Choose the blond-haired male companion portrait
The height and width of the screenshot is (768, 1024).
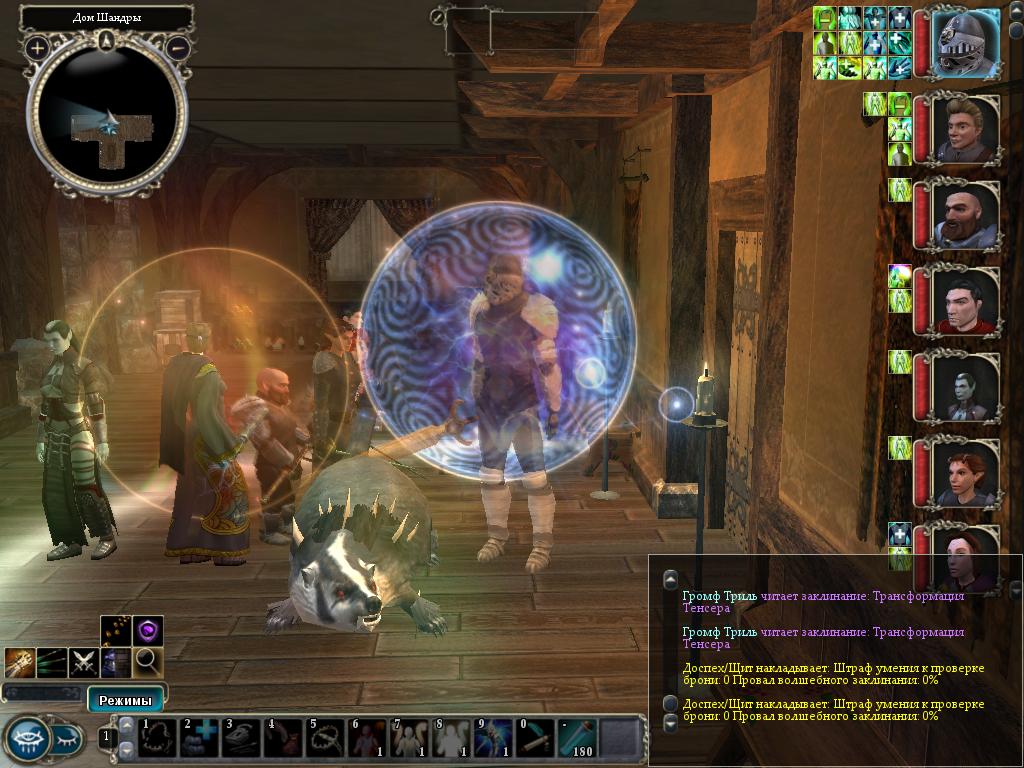[966, 130]
